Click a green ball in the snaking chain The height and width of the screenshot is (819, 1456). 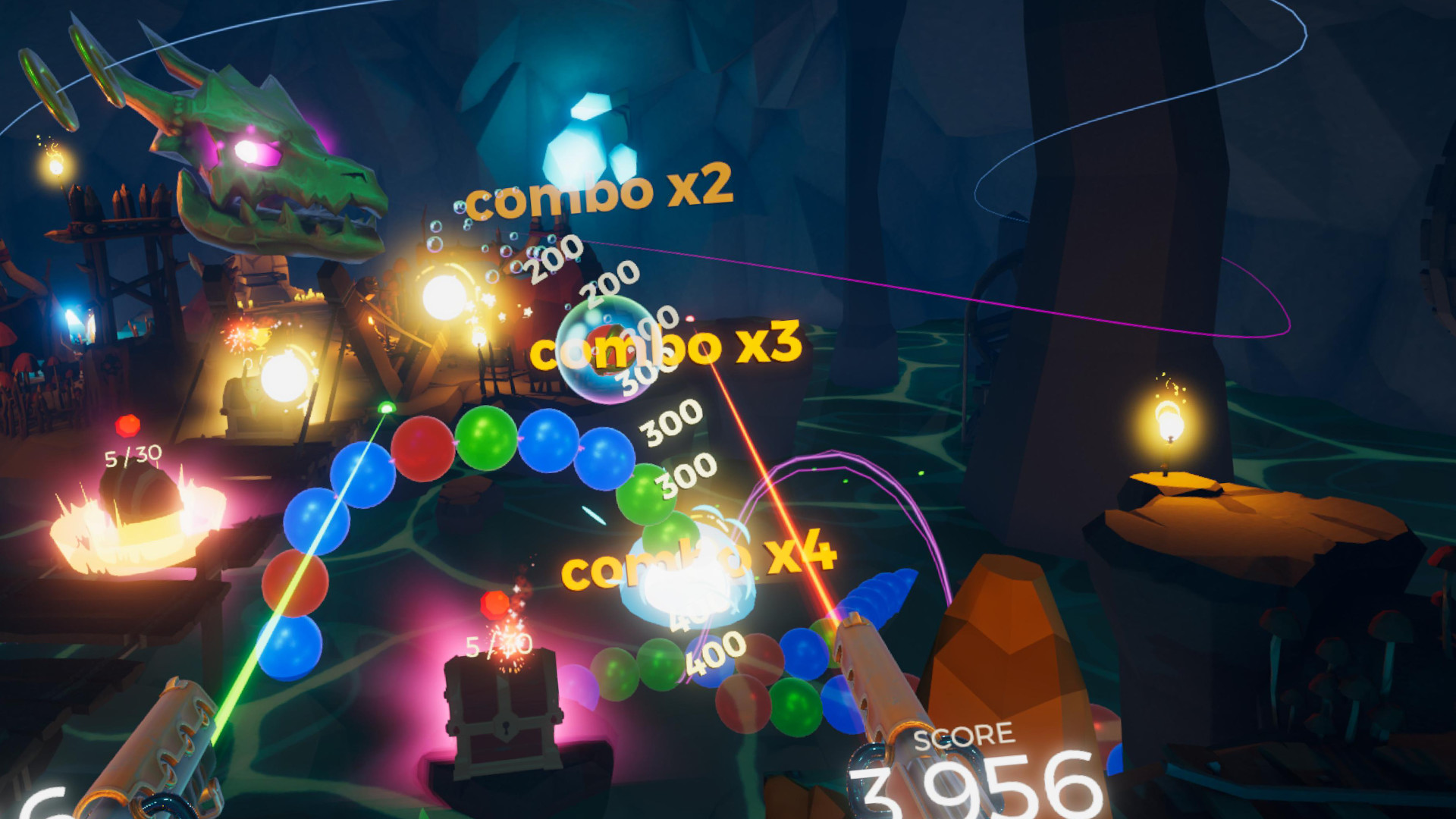tap(485, 436)
